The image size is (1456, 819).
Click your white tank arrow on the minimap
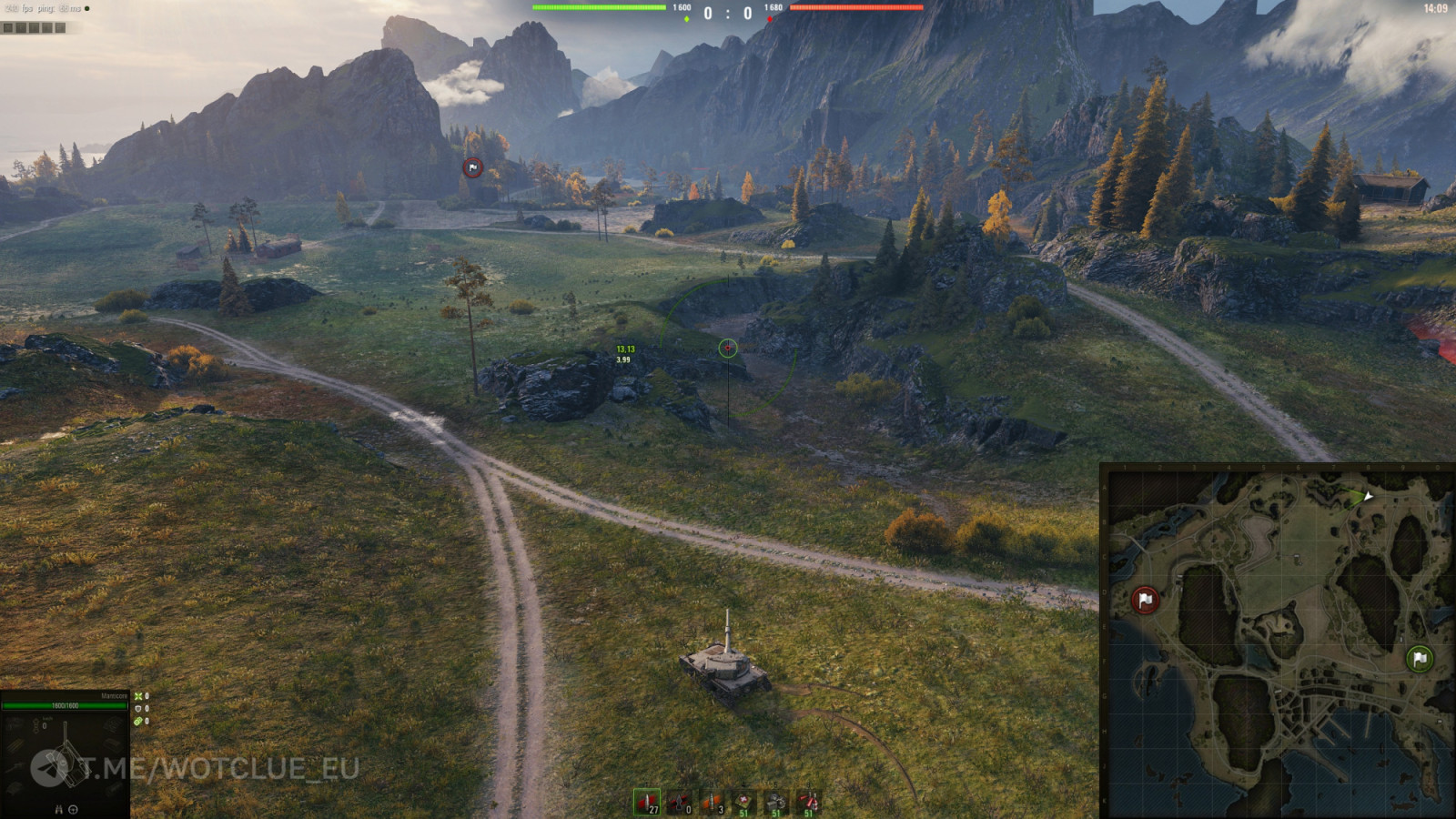tap(1367, 496)
